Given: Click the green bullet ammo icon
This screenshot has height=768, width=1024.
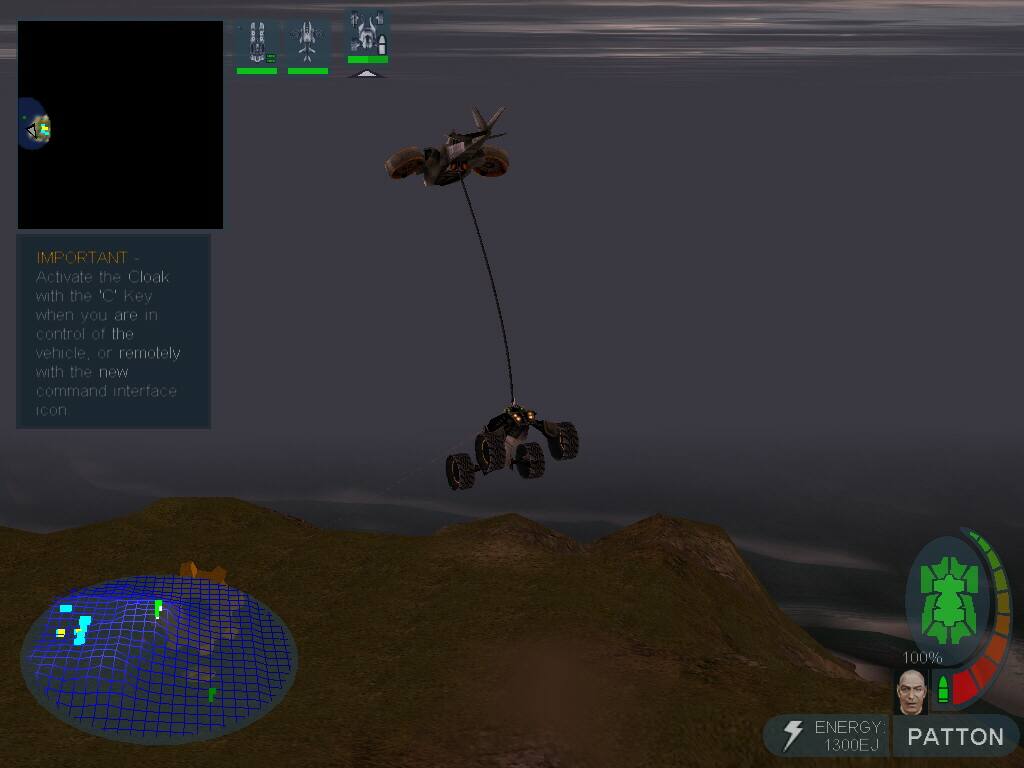Looking at the screenshot, I should point(942,689).
